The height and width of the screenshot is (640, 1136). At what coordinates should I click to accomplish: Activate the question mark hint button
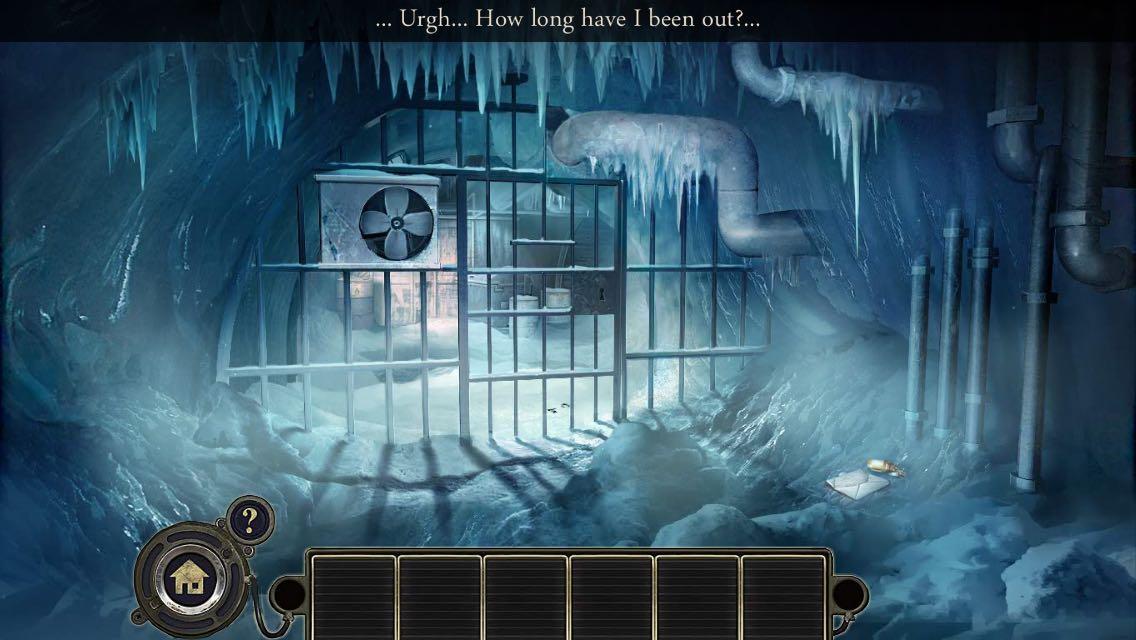coord(249,519)
